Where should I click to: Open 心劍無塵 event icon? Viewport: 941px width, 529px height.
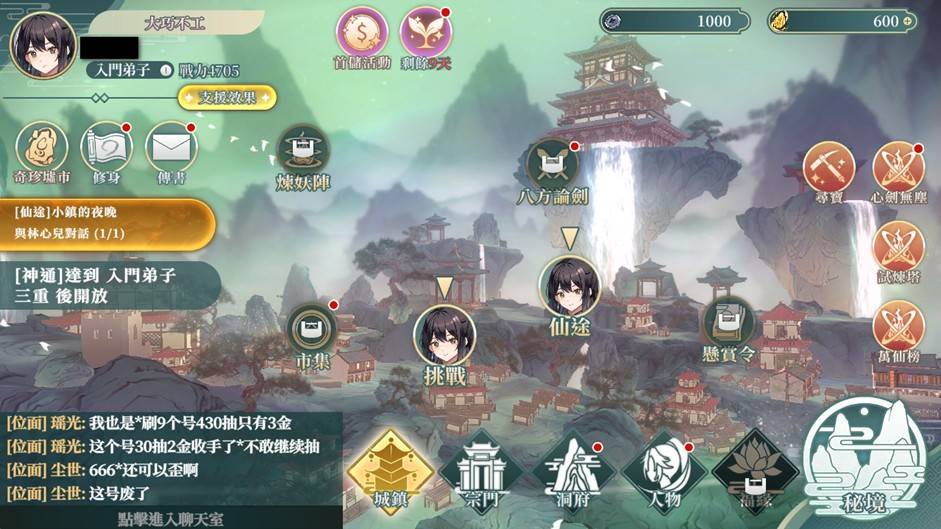(898, 167)
